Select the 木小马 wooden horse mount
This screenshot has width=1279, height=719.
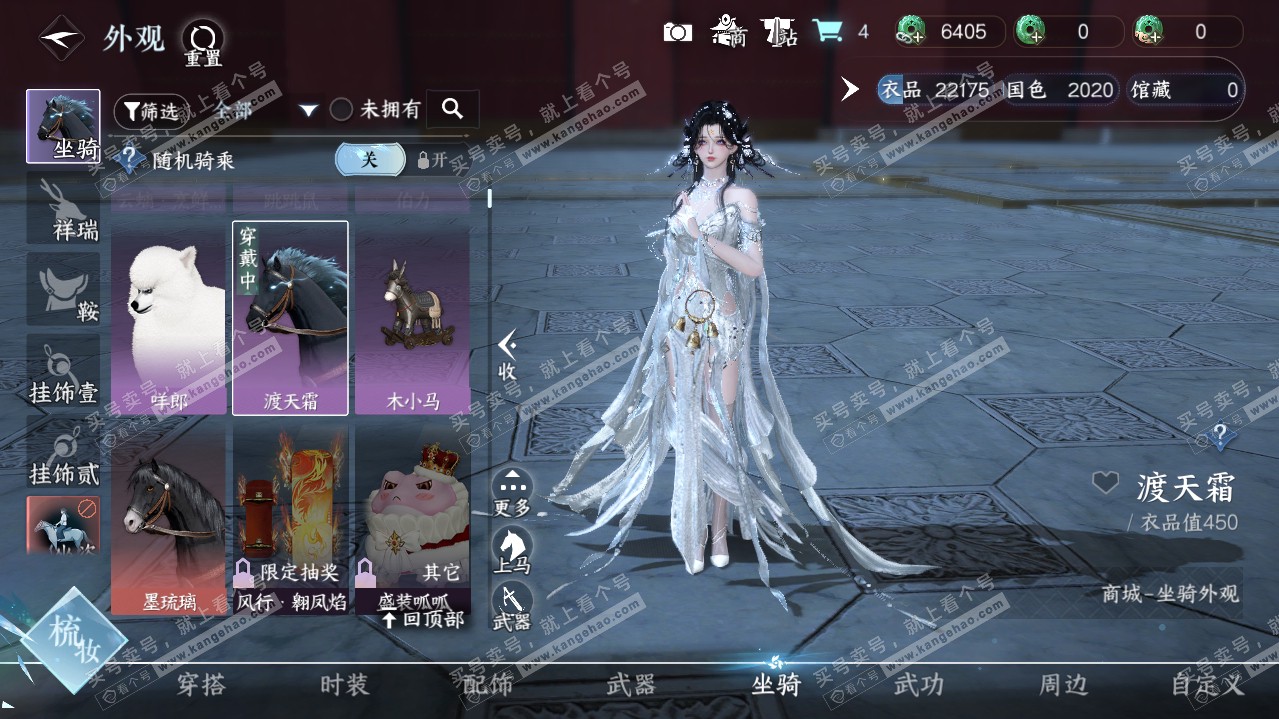point(412,318)
